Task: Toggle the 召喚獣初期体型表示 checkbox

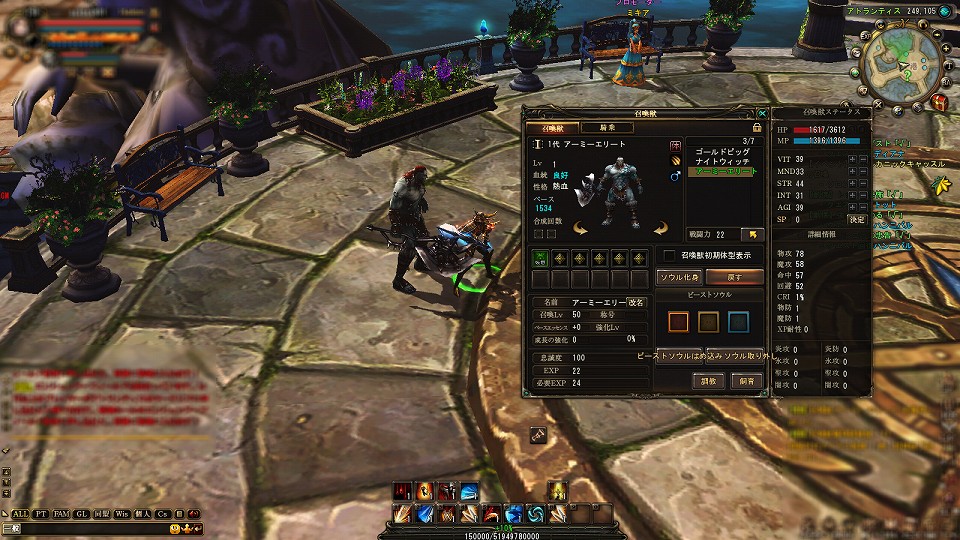Action: coord(669,256)
